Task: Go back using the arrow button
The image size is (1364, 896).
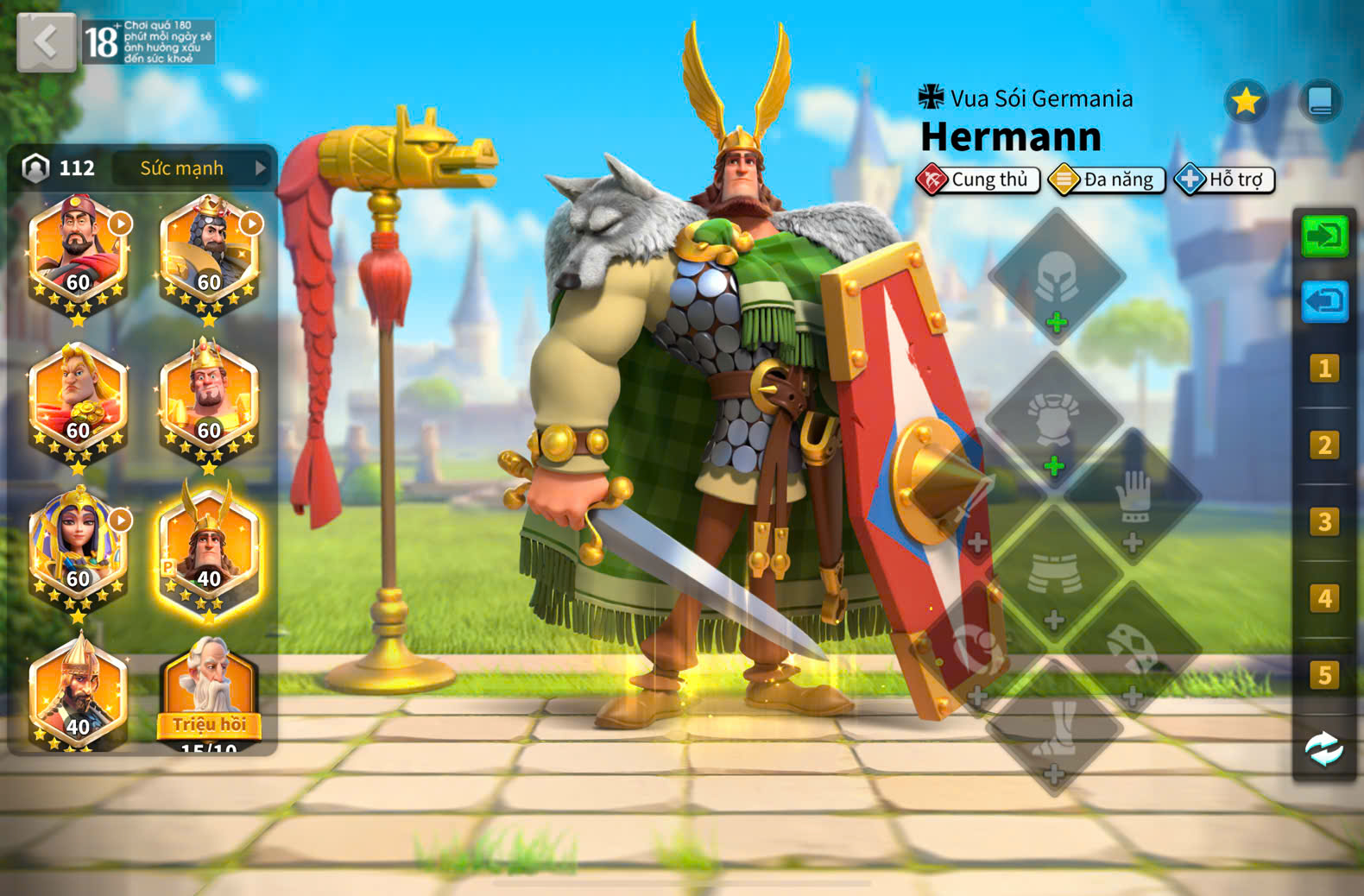Action: point(46,42)
